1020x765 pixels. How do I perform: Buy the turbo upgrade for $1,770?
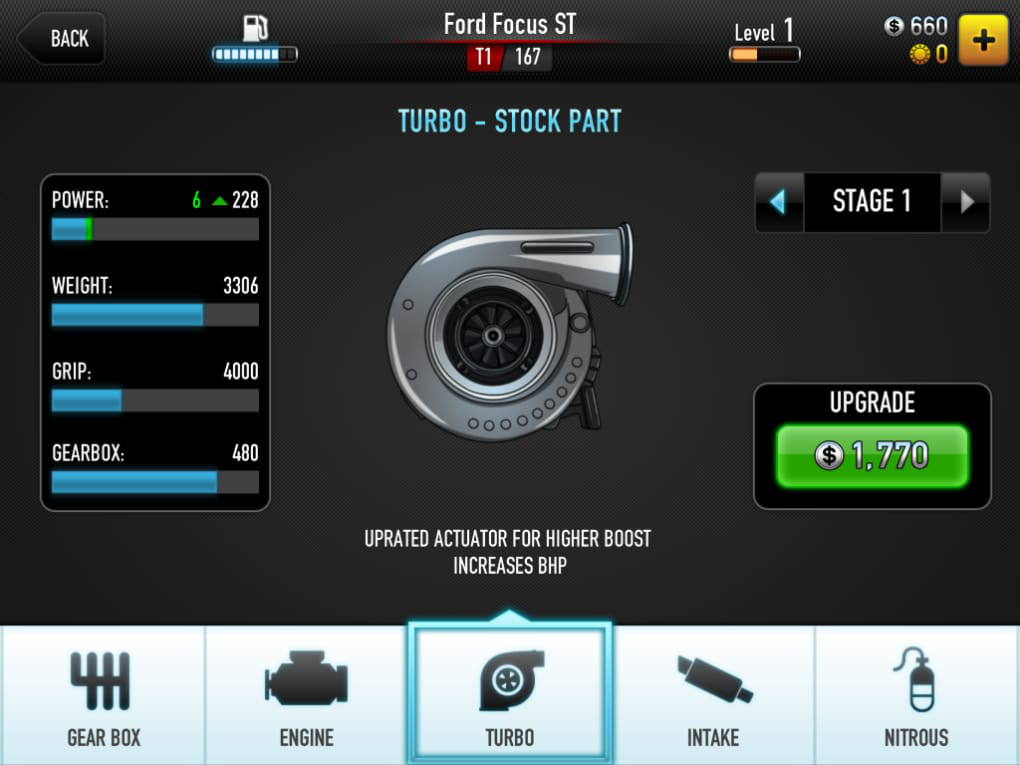coord(872,456)
